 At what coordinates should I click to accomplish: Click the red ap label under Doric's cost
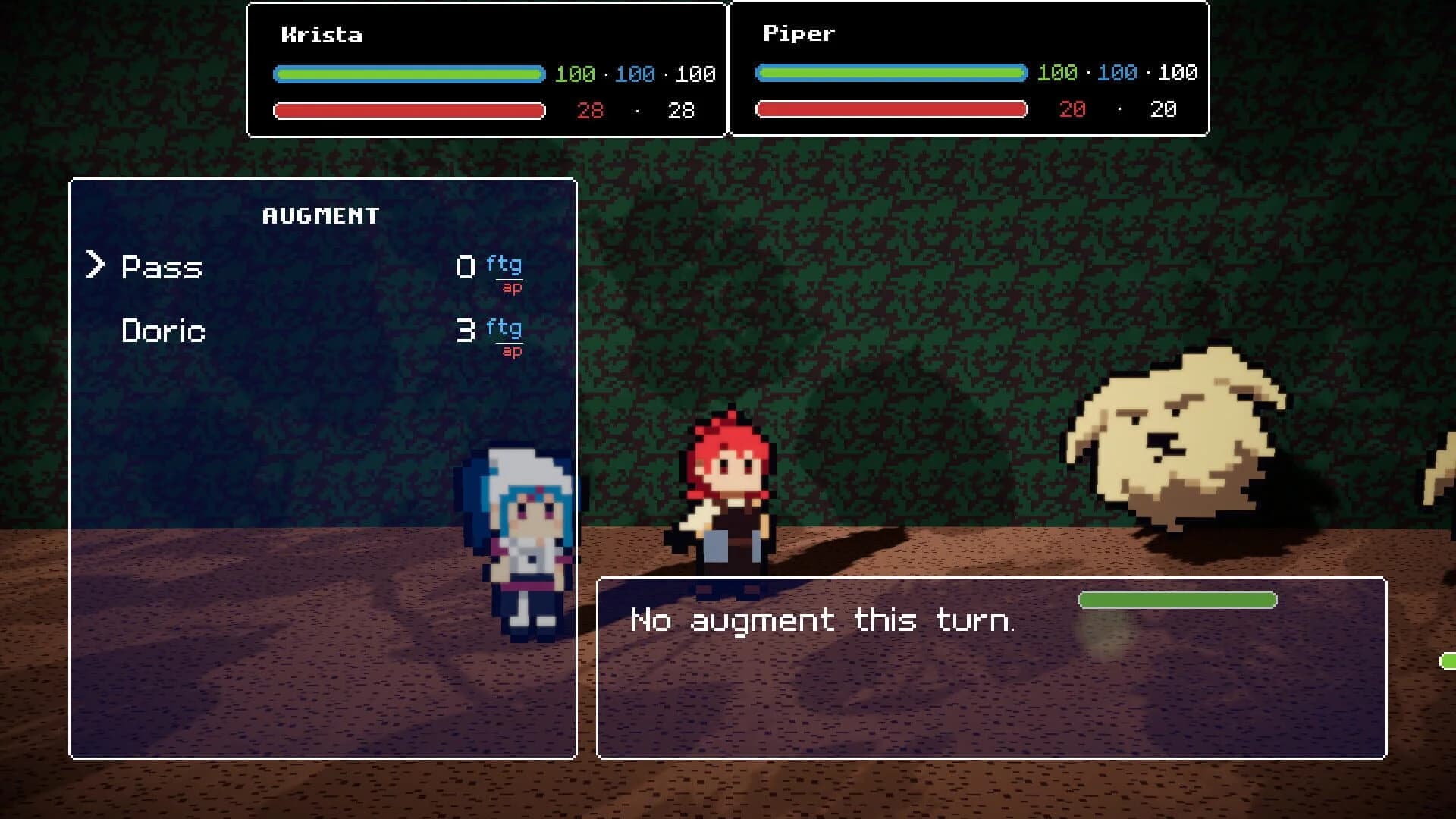tap(510, 351)
